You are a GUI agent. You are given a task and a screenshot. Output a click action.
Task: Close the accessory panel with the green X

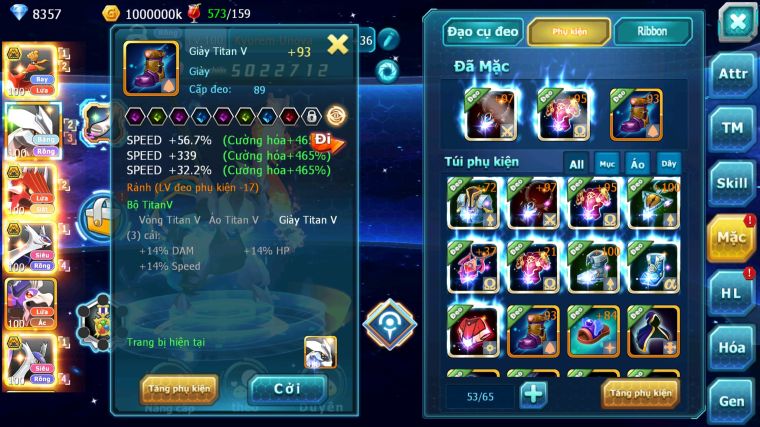click(x=736, y=22)
